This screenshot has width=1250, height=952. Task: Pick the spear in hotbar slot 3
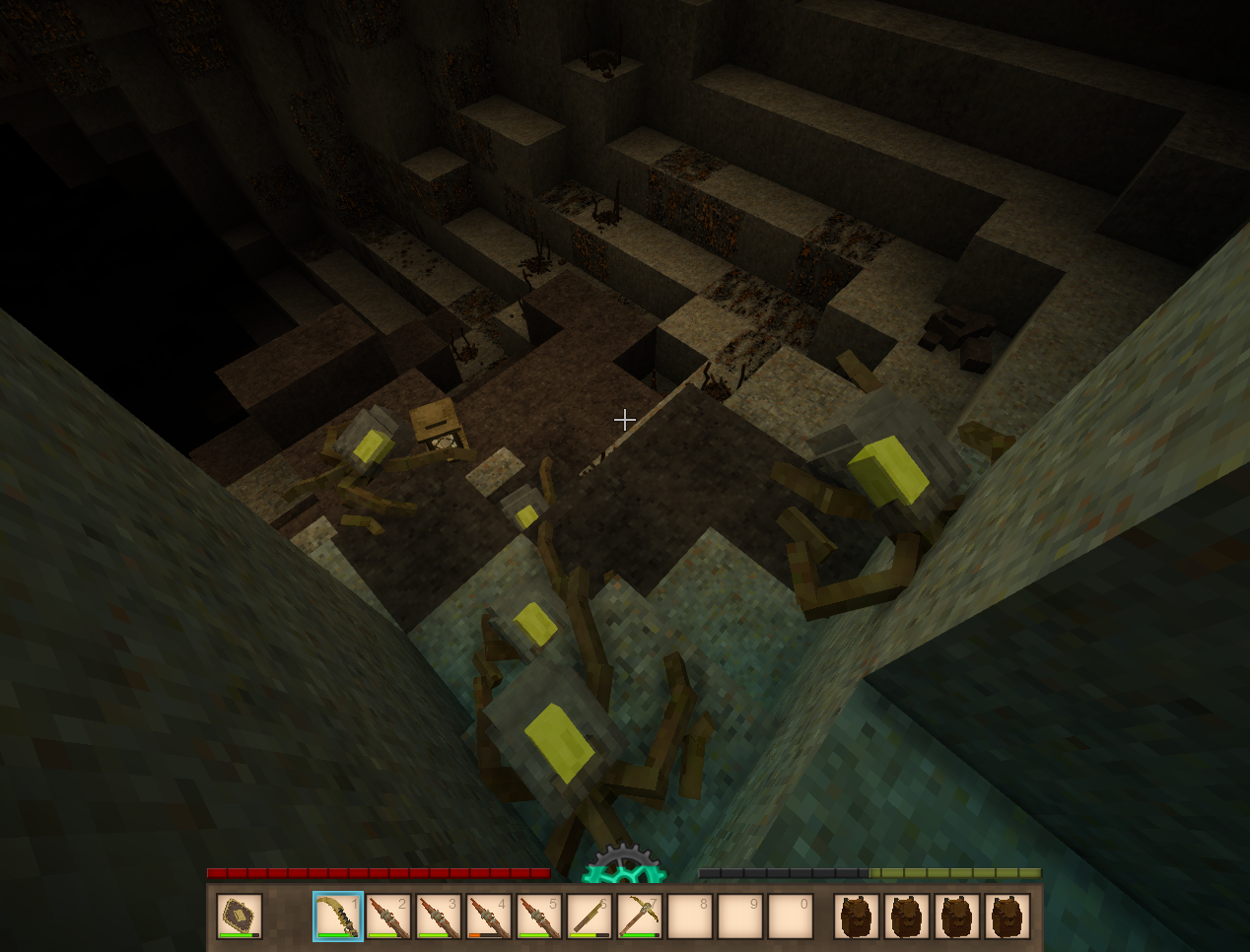[x=439, y=917]
